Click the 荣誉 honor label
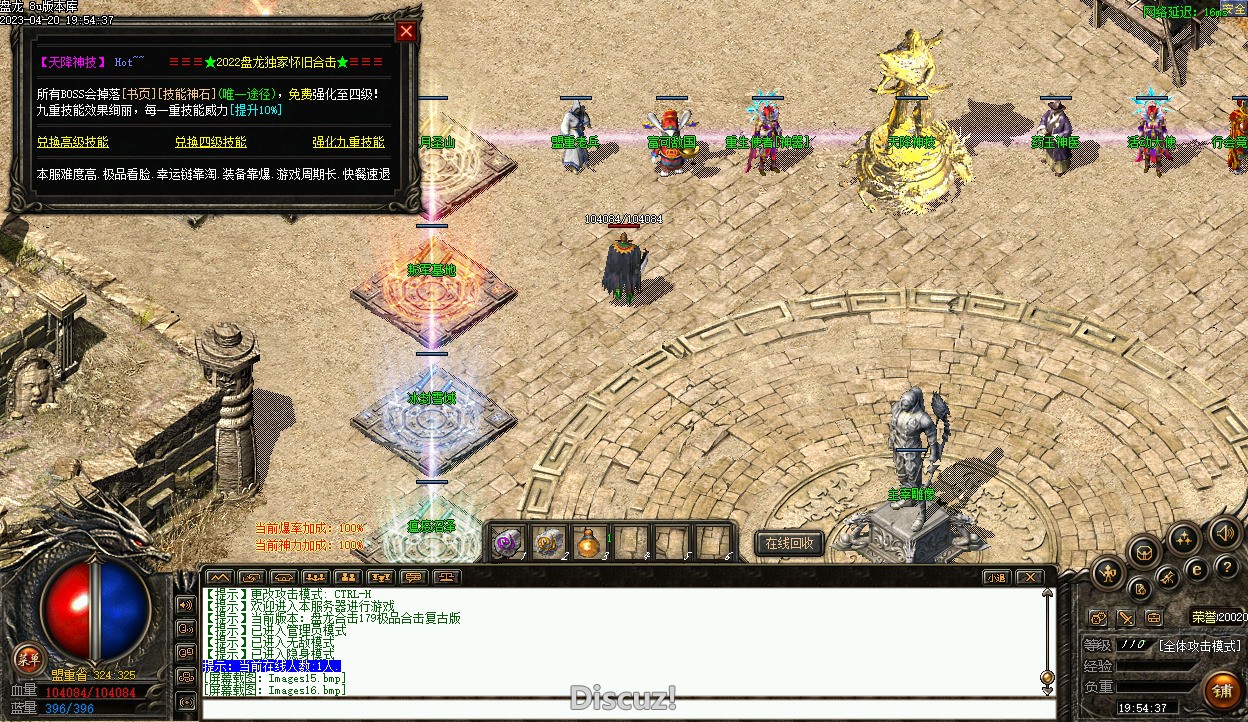This screenshot has width=1248, height=722. click(x=1204, y=618)
